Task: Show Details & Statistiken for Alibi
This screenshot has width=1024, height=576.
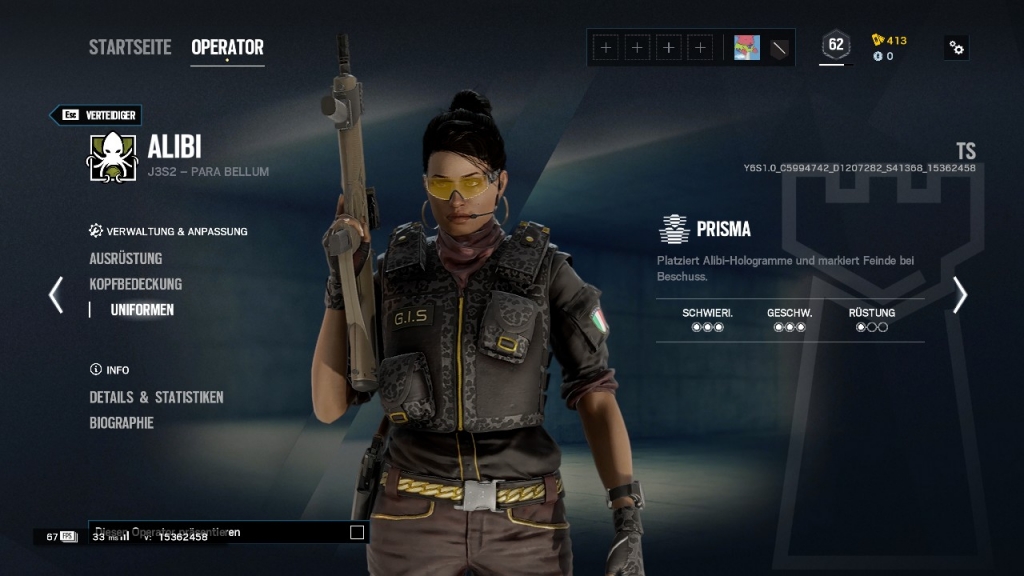Action: [156, 397]
